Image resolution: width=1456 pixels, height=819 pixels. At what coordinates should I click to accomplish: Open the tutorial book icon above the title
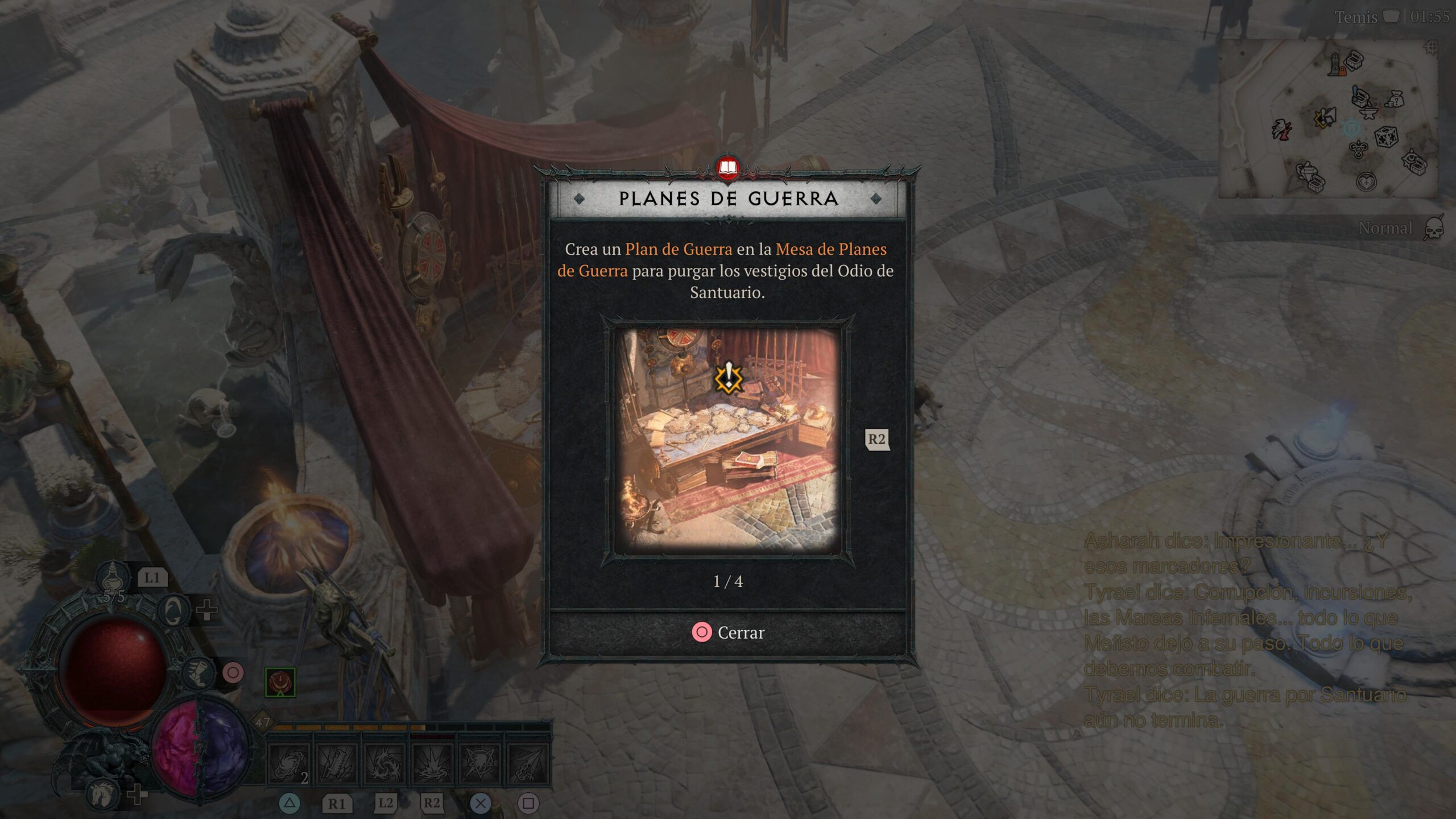(727, 168)
